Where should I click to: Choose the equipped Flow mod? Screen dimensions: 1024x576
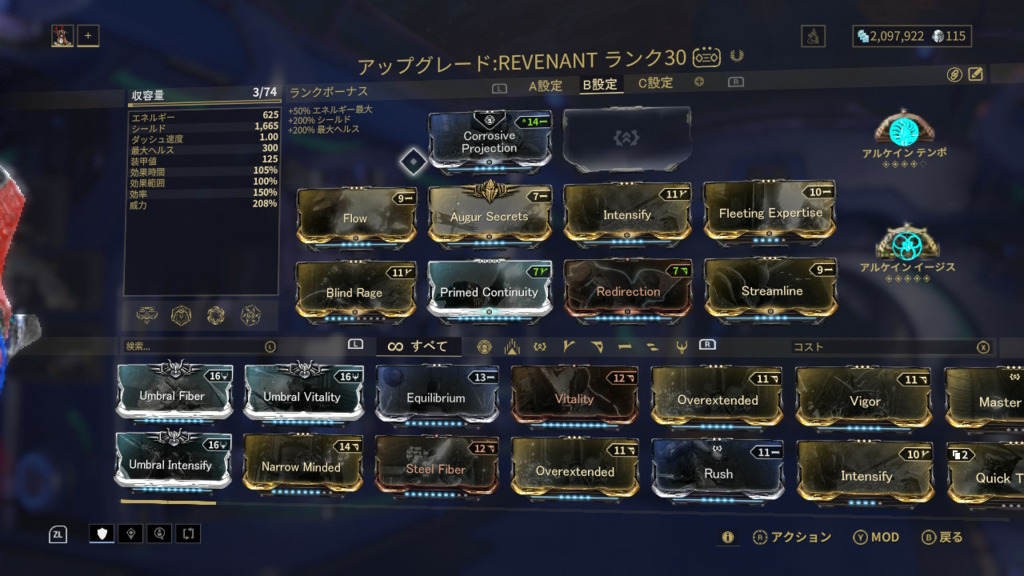(x=355, y=216)
